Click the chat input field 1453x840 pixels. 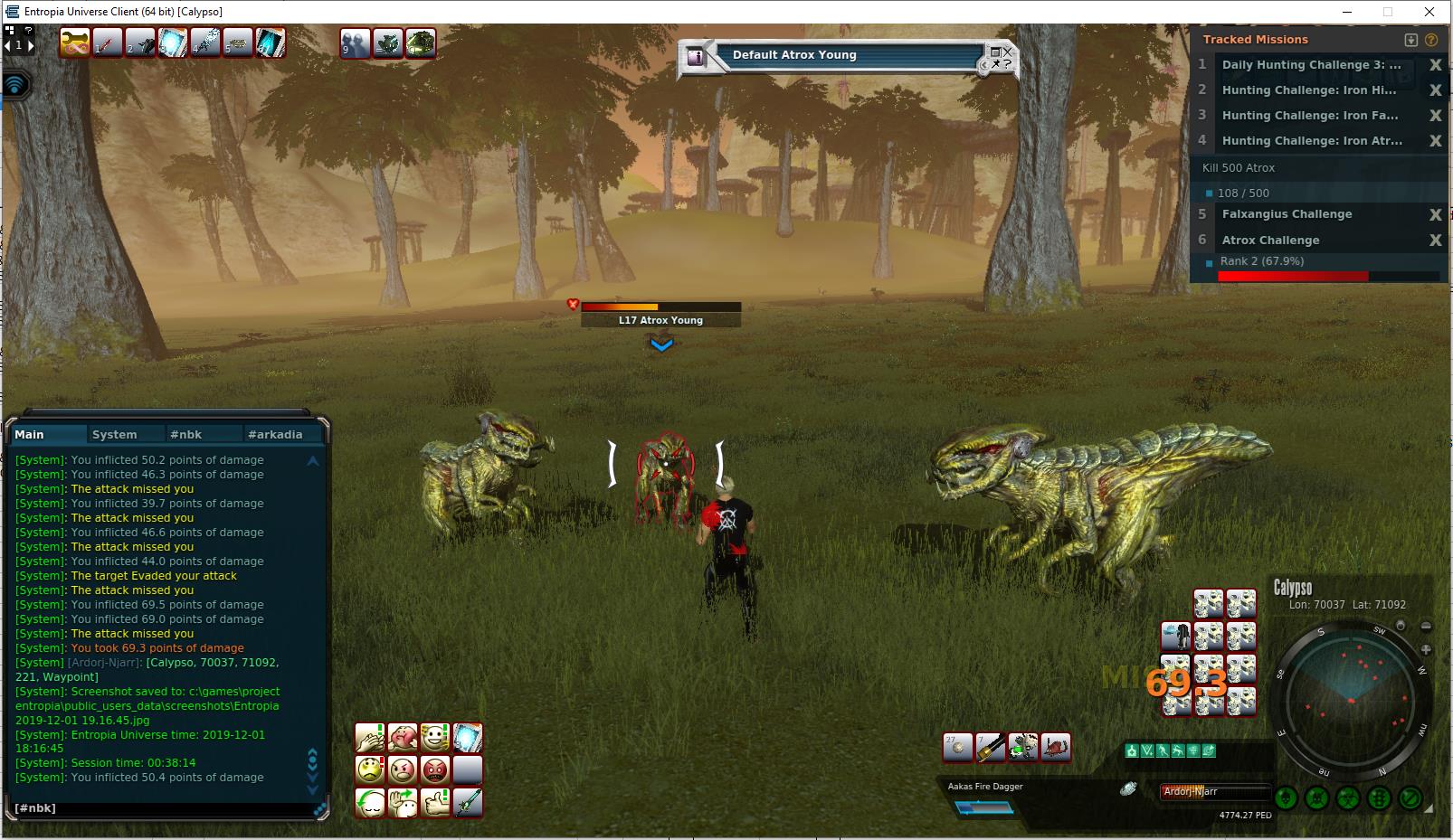click(163, 808)
